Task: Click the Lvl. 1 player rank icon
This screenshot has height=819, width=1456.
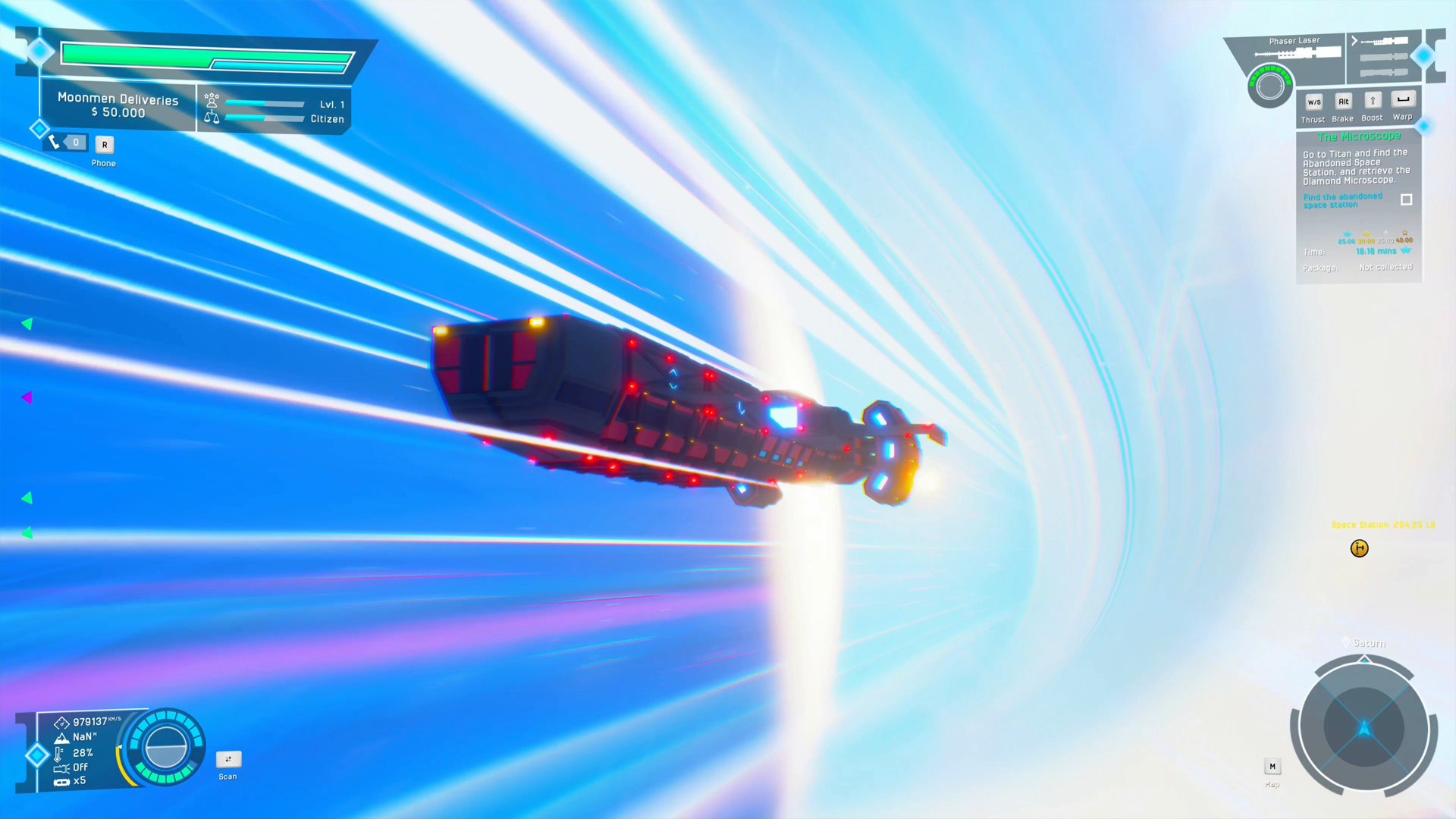Action: tap(212, 101)
